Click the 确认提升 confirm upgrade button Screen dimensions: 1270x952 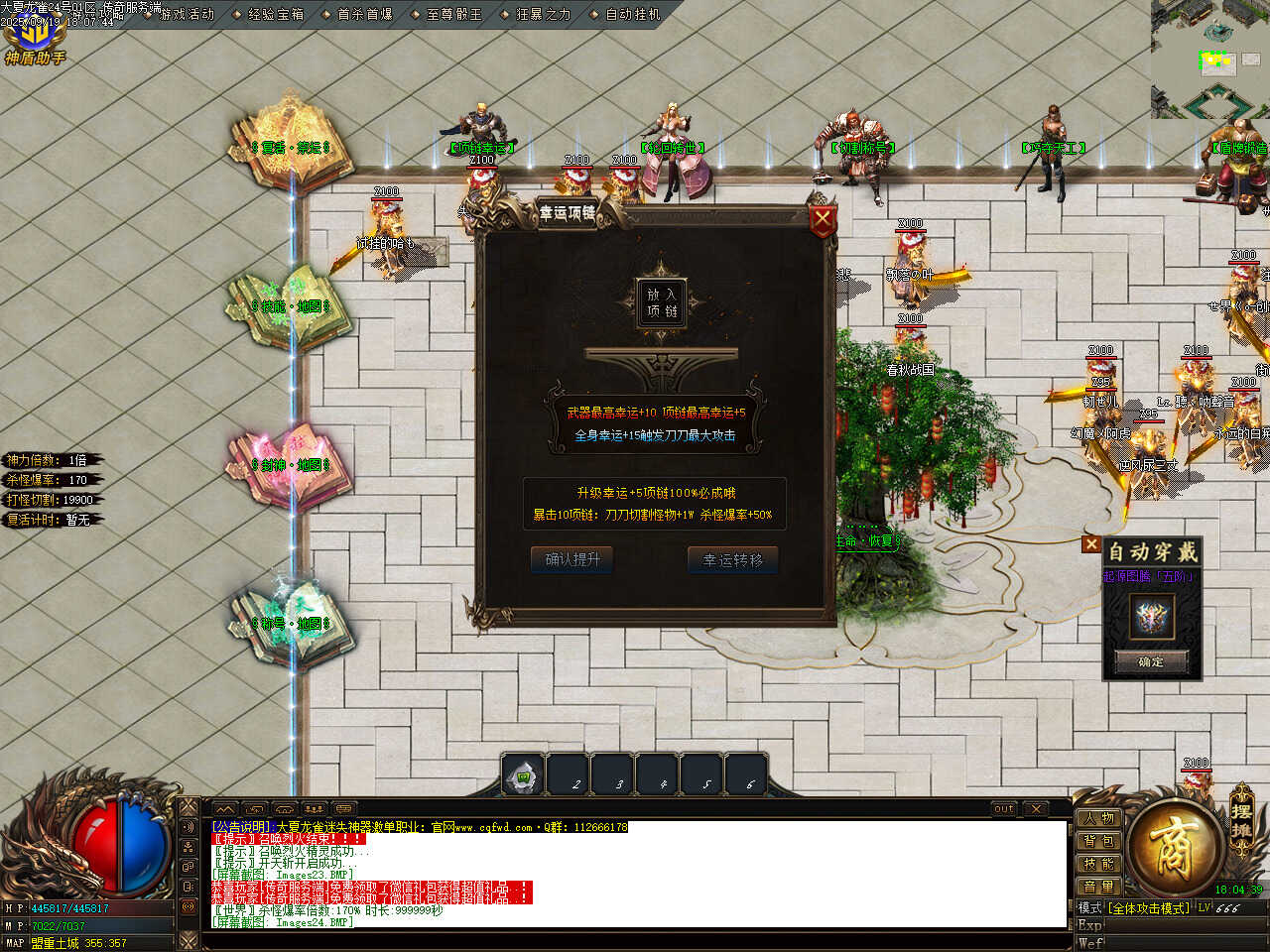click(572, 559)
